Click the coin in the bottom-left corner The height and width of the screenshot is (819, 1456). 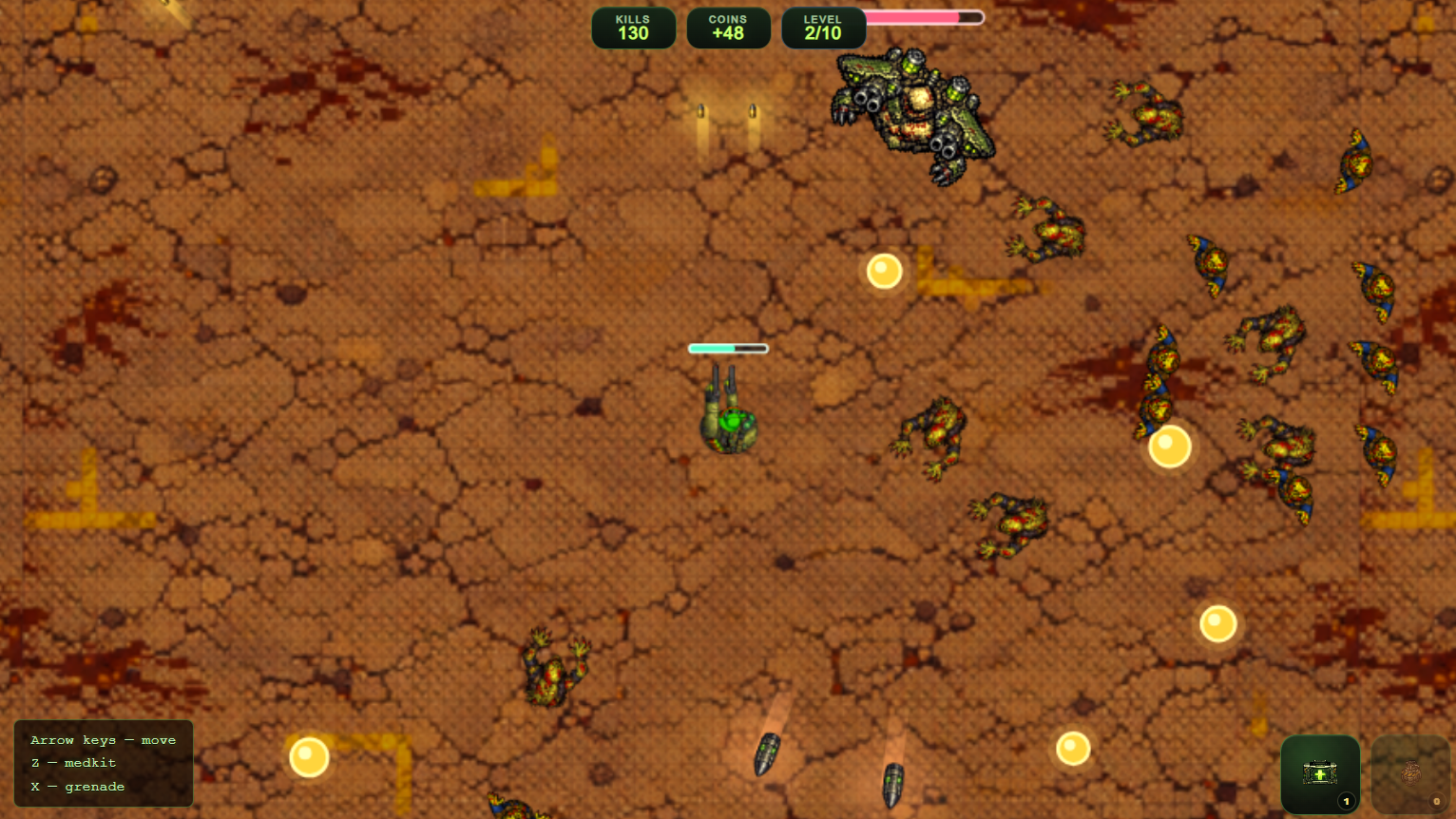coord(310,757)
